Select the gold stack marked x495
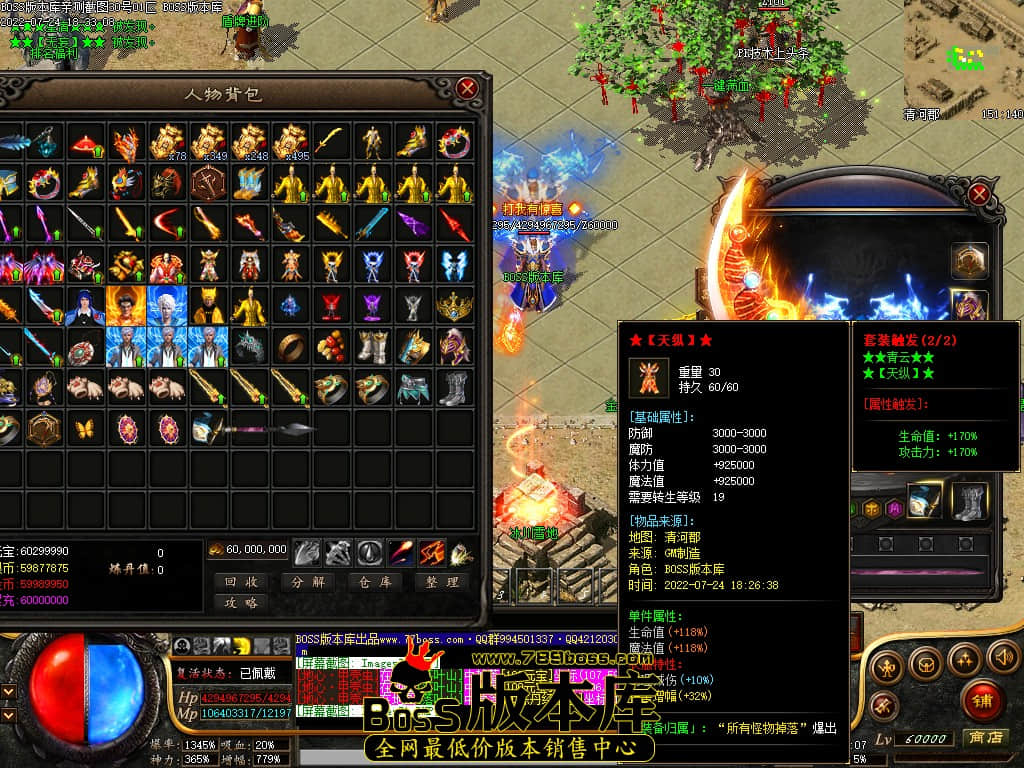1024x768 pixels. coord(291,143)
